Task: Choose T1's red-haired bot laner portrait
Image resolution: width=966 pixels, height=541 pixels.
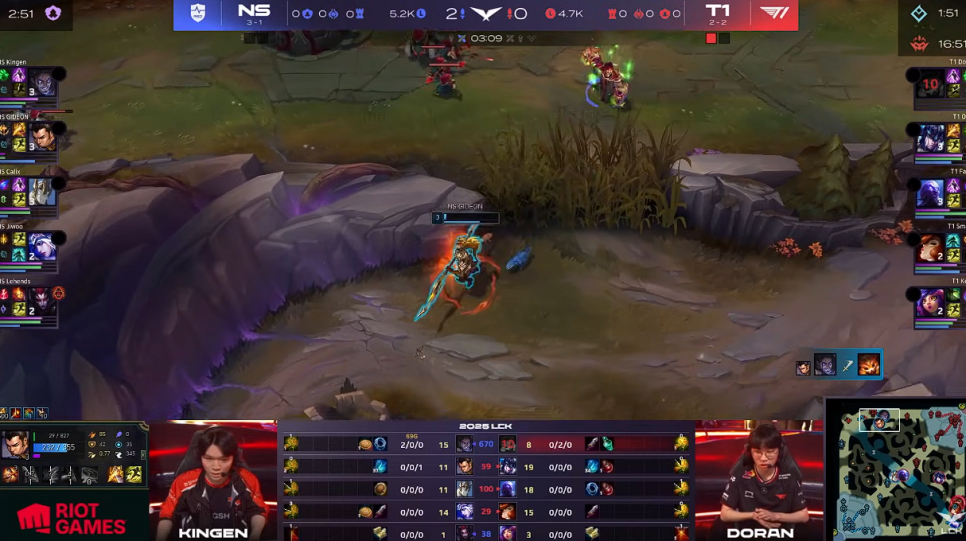Action: click(931, 247)
